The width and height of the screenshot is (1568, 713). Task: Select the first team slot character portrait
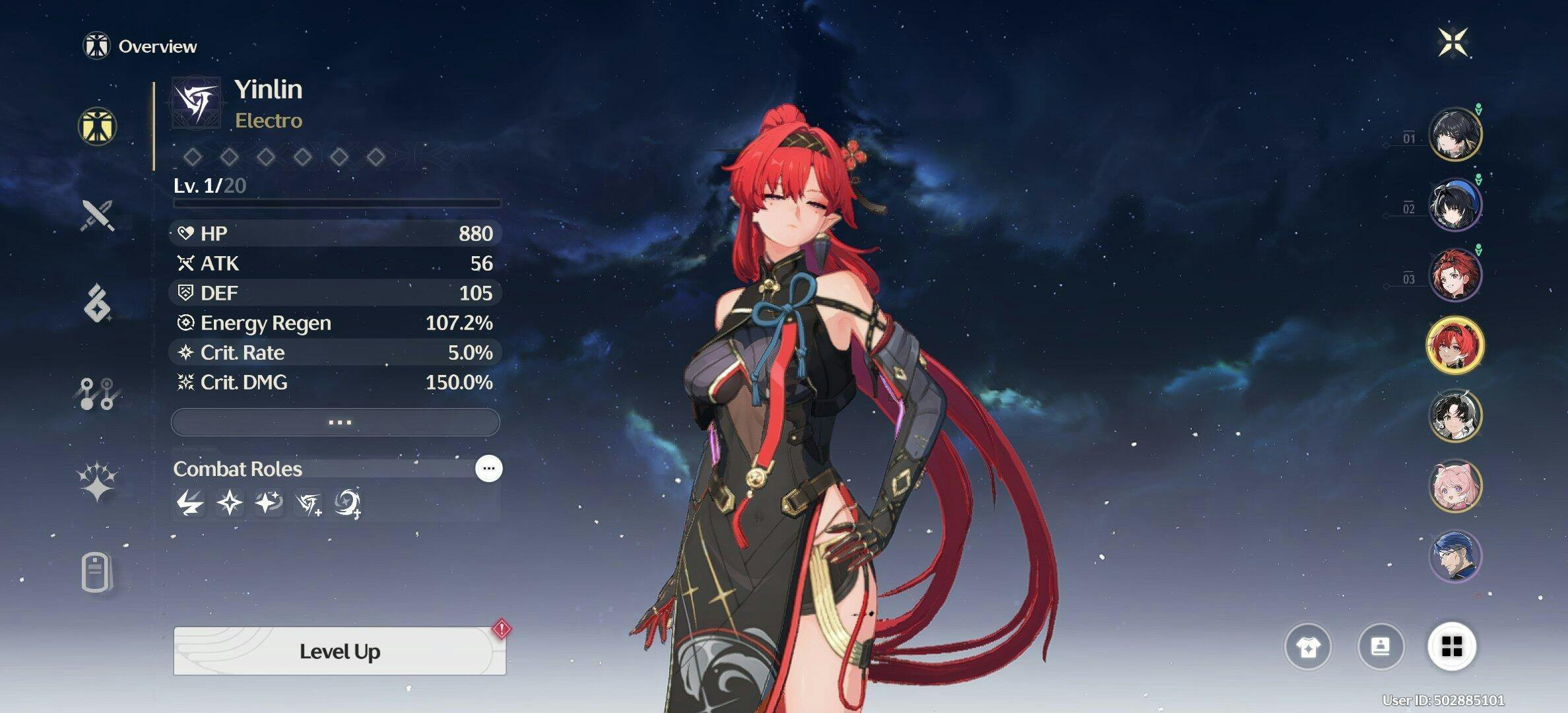pyautogui.click(x=1454, y=135)
